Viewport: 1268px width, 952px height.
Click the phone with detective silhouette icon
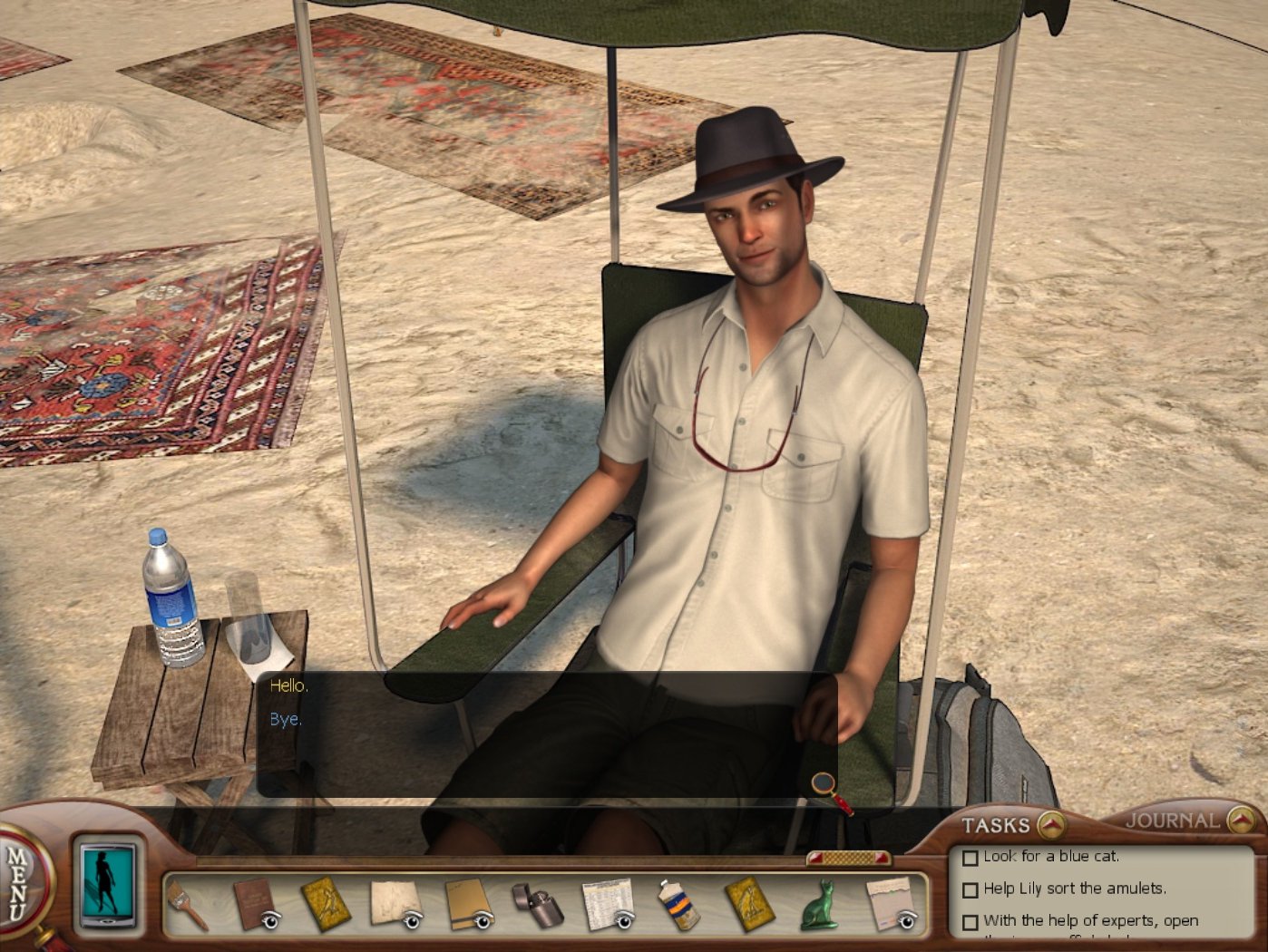click(105, 887)
